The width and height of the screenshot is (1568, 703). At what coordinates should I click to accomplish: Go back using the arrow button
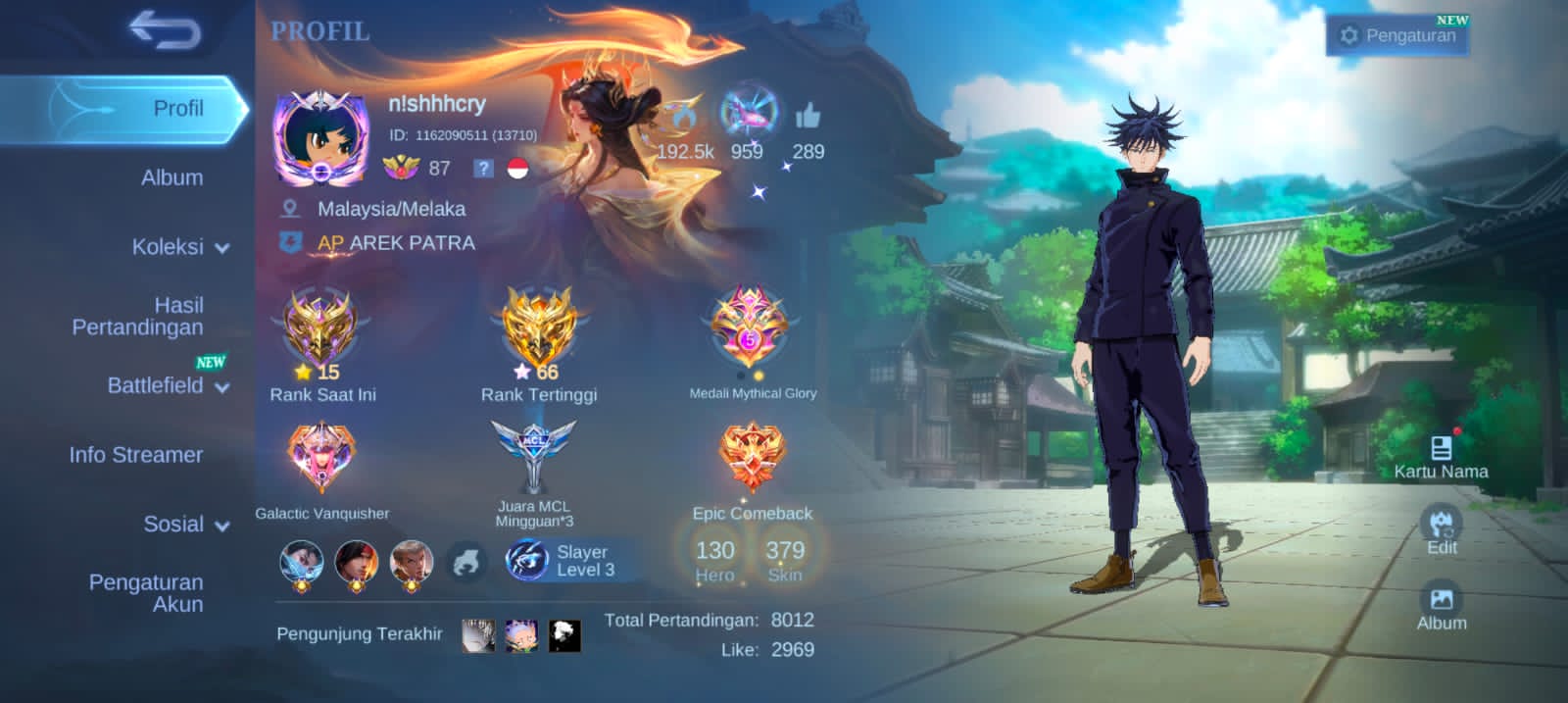click(x=165, y=30)
